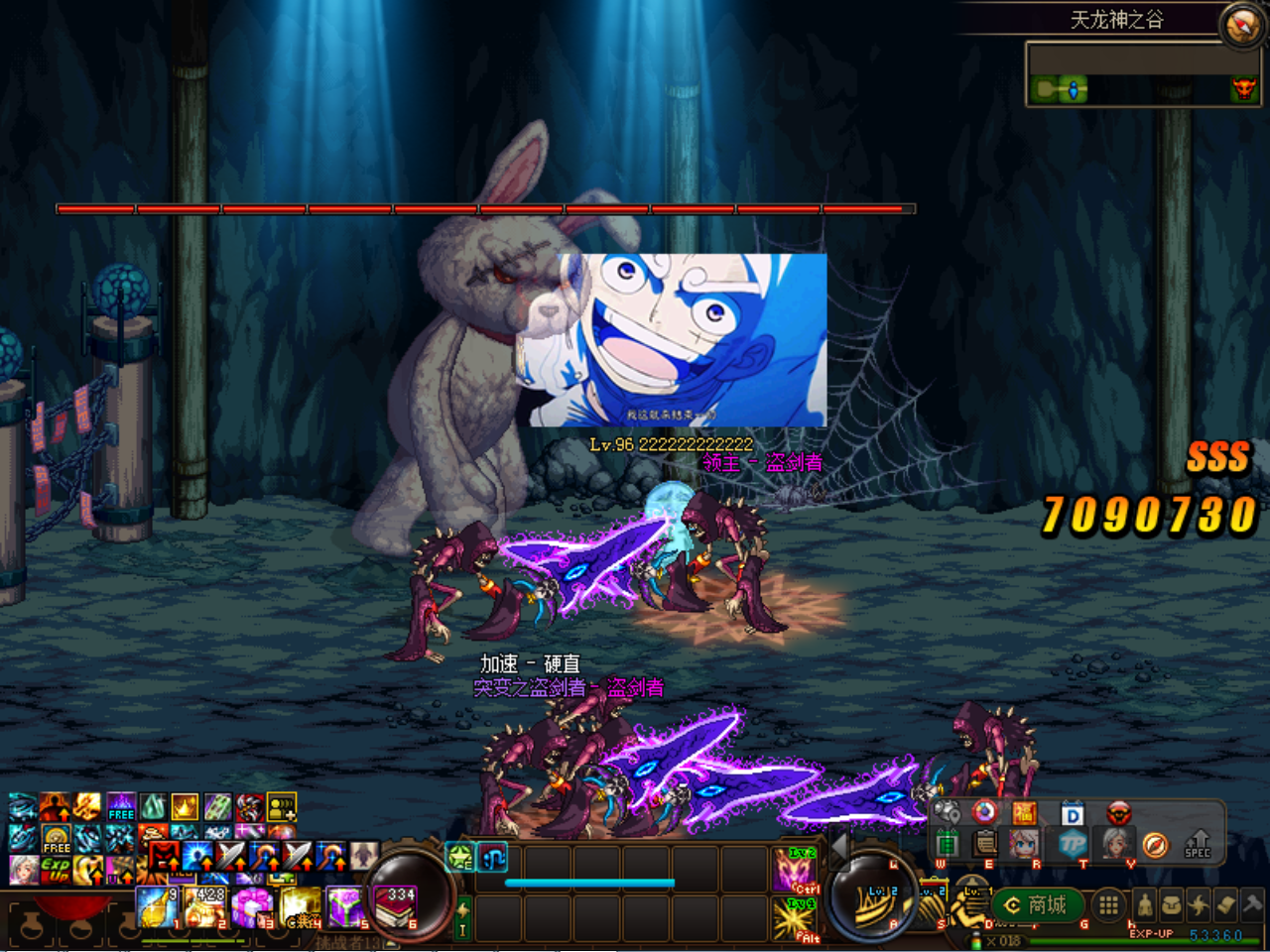Screen dimensions: 1270x952
Task: Click the 福 fortune event icon
Action: pyautogui.click(x=1025, y=812)
